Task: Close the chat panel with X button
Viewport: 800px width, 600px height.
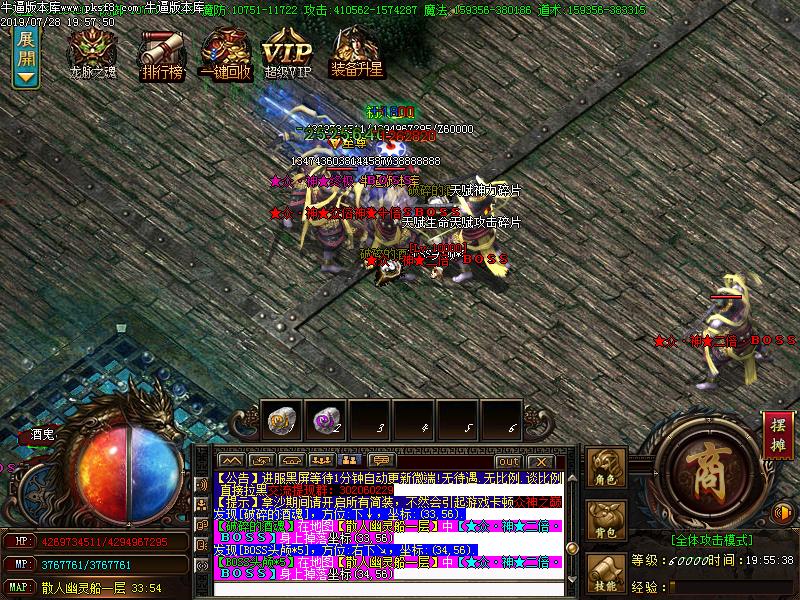Action: tap(539, 460)
